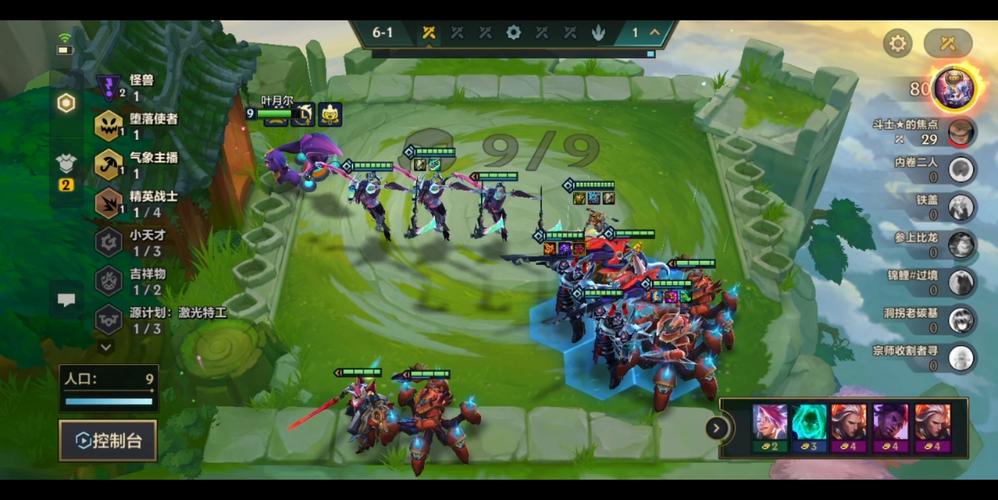Open the settings gear

[897, 43]
